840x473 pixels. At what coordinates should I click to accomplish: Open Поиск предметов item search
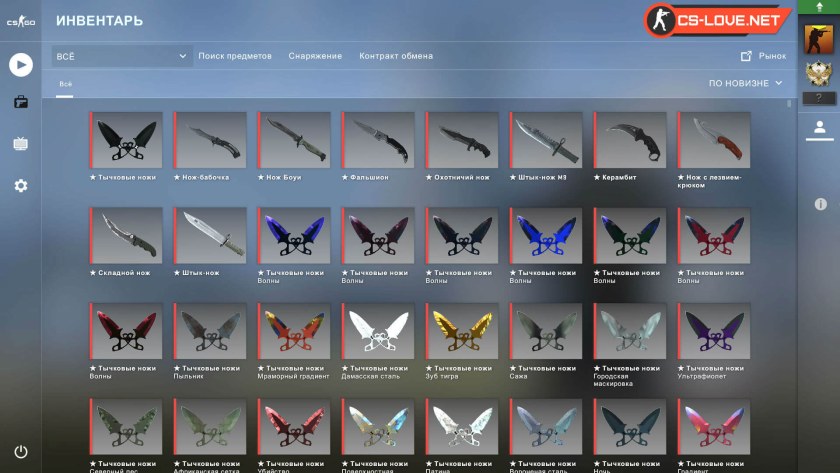coord(235,56)
